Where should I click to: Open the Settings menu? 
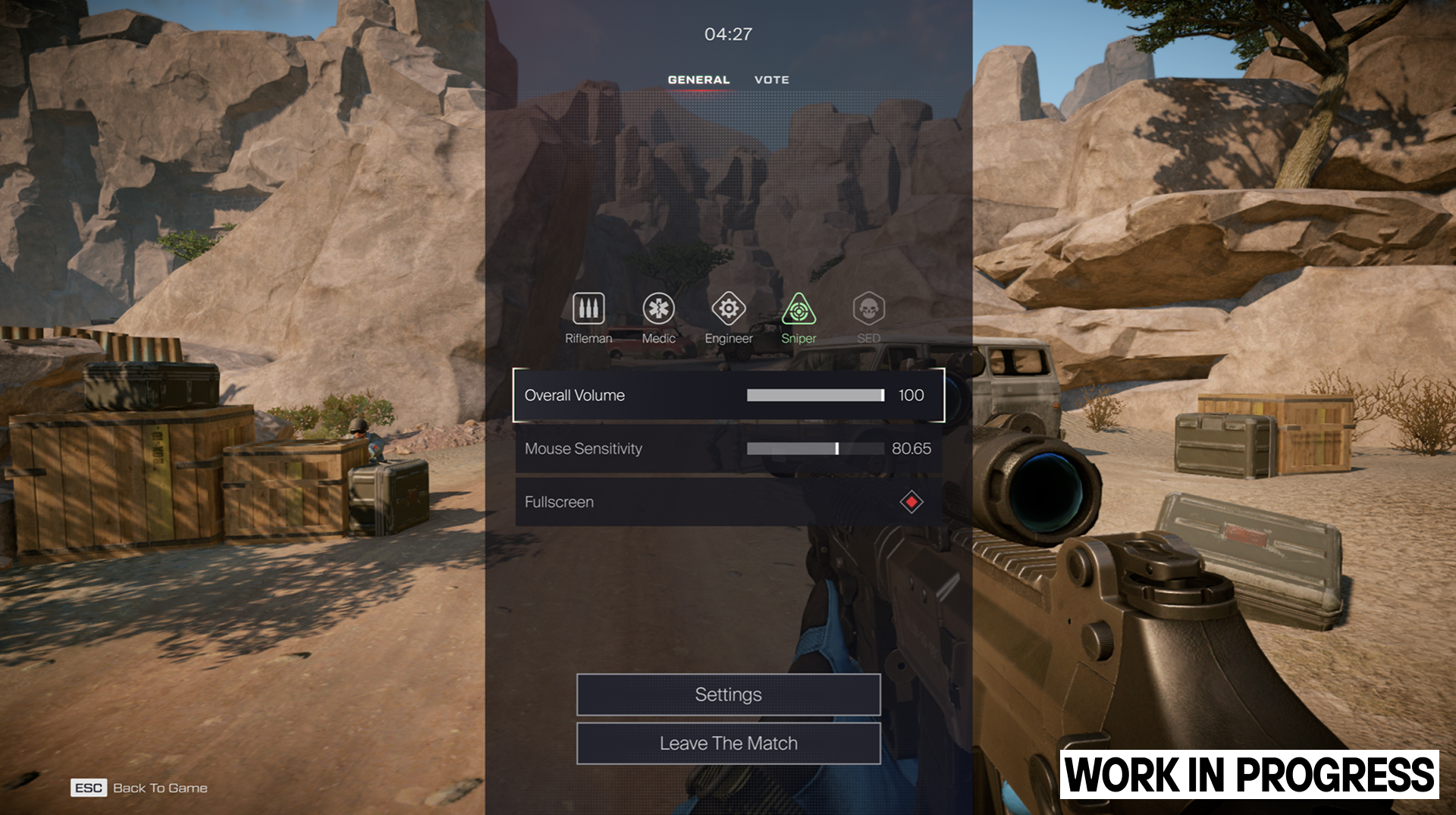tap(728, 694)
